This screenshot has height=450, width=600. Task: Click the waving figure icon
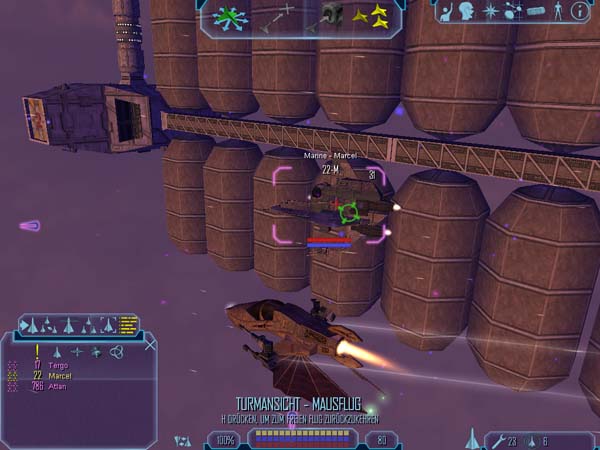(x=444, y=12)
